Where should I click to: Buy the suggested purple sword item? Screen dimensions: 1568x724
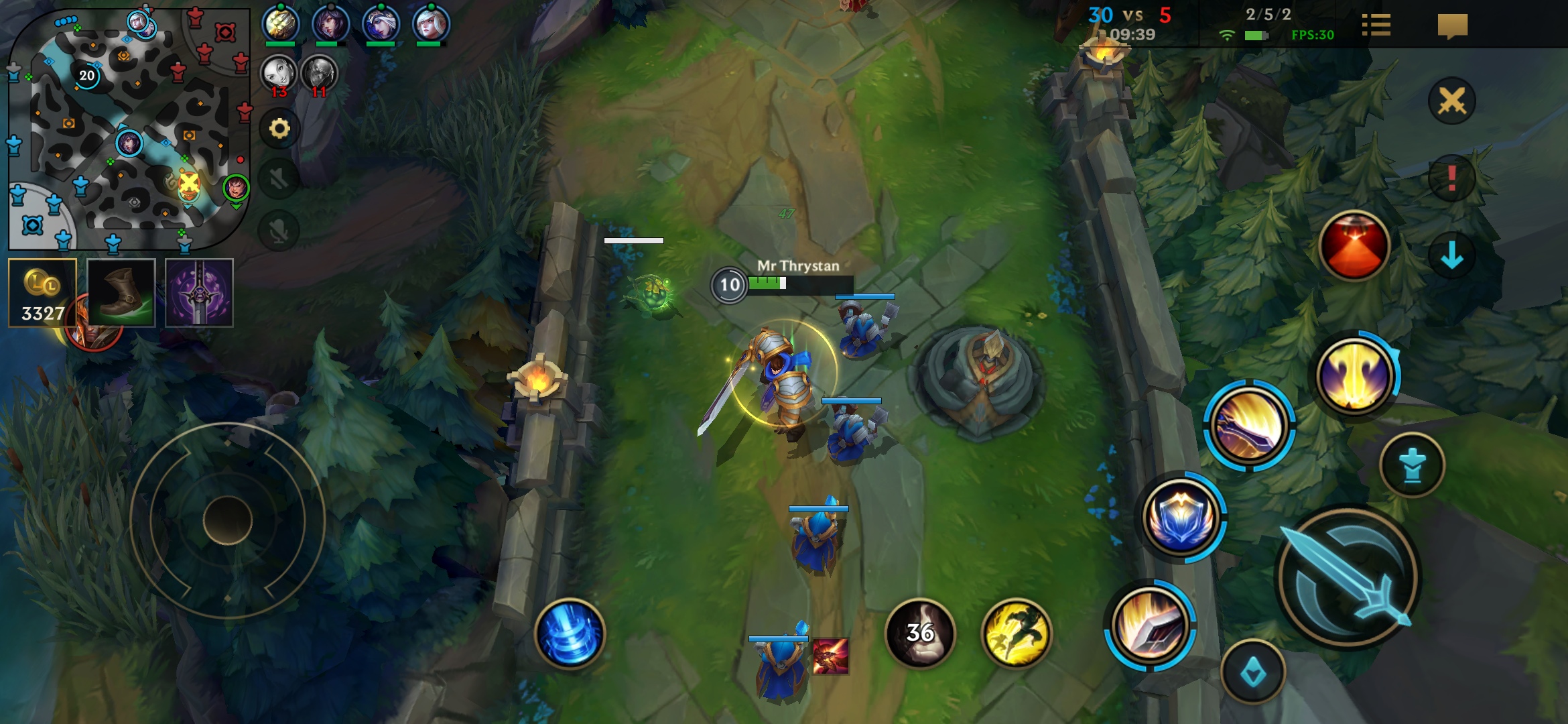[199, 293]
